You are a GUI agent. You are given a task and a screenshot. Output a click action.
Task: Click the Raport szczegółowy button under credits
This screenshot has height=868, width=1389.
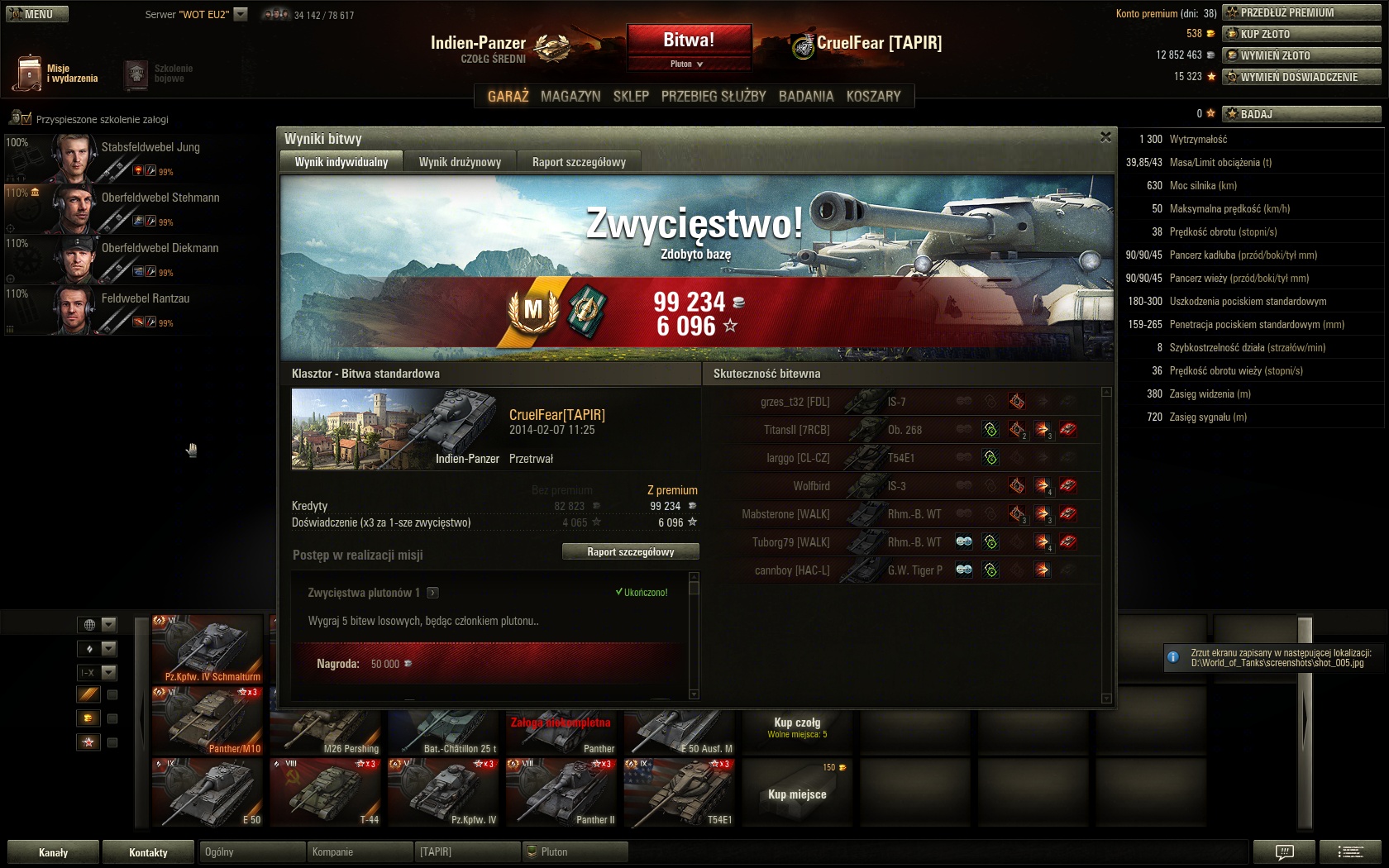tap(630, 551)
